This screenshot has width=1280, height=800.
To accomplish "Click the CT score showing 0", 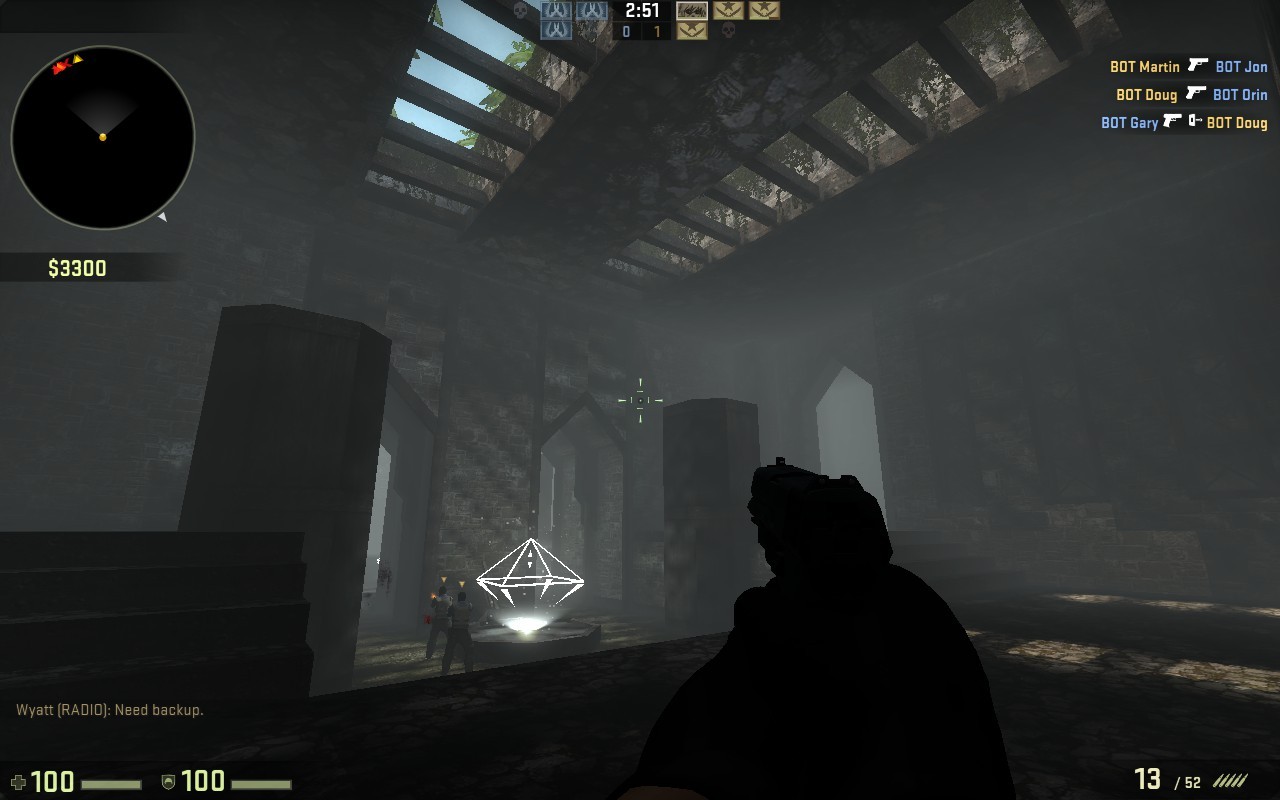I will [x=626, y=30].
